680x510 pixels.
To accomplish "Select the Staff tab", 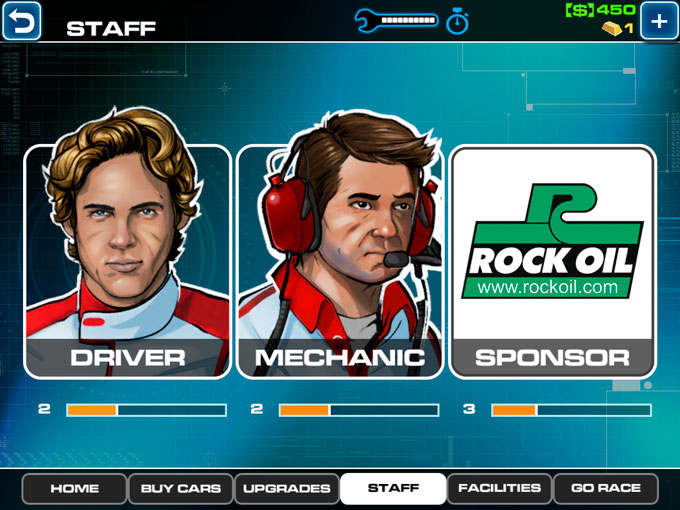I will (x=393, y=489).
